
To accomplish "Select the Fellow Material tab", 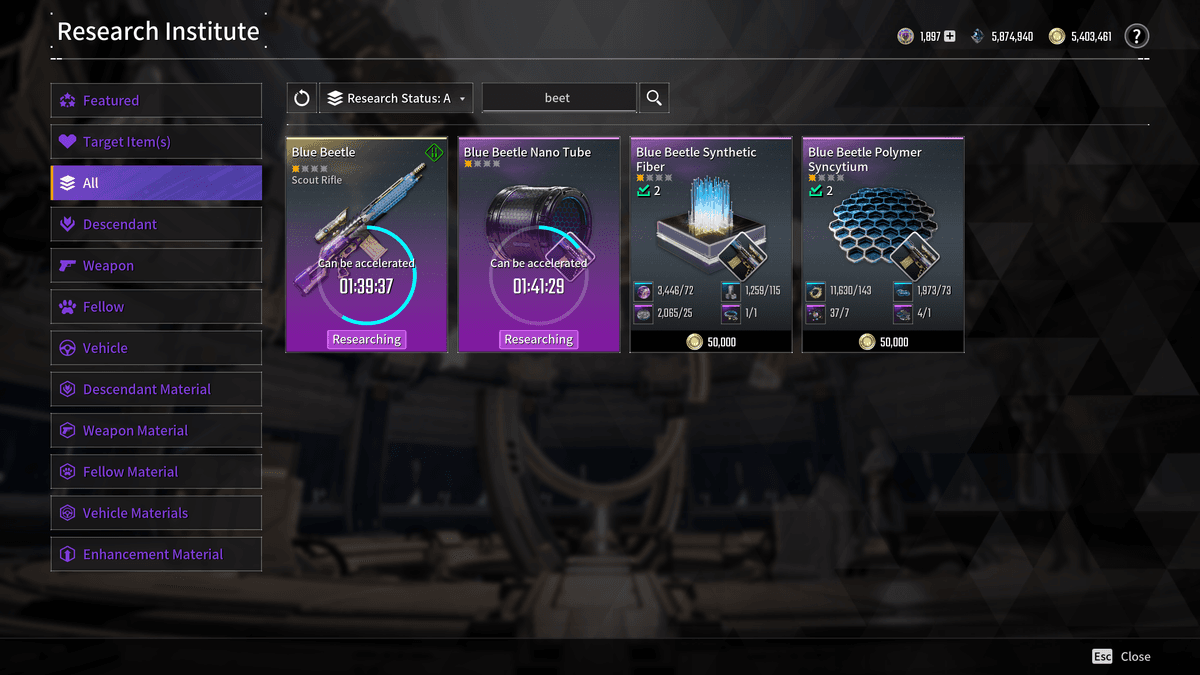I will point(156,472).
